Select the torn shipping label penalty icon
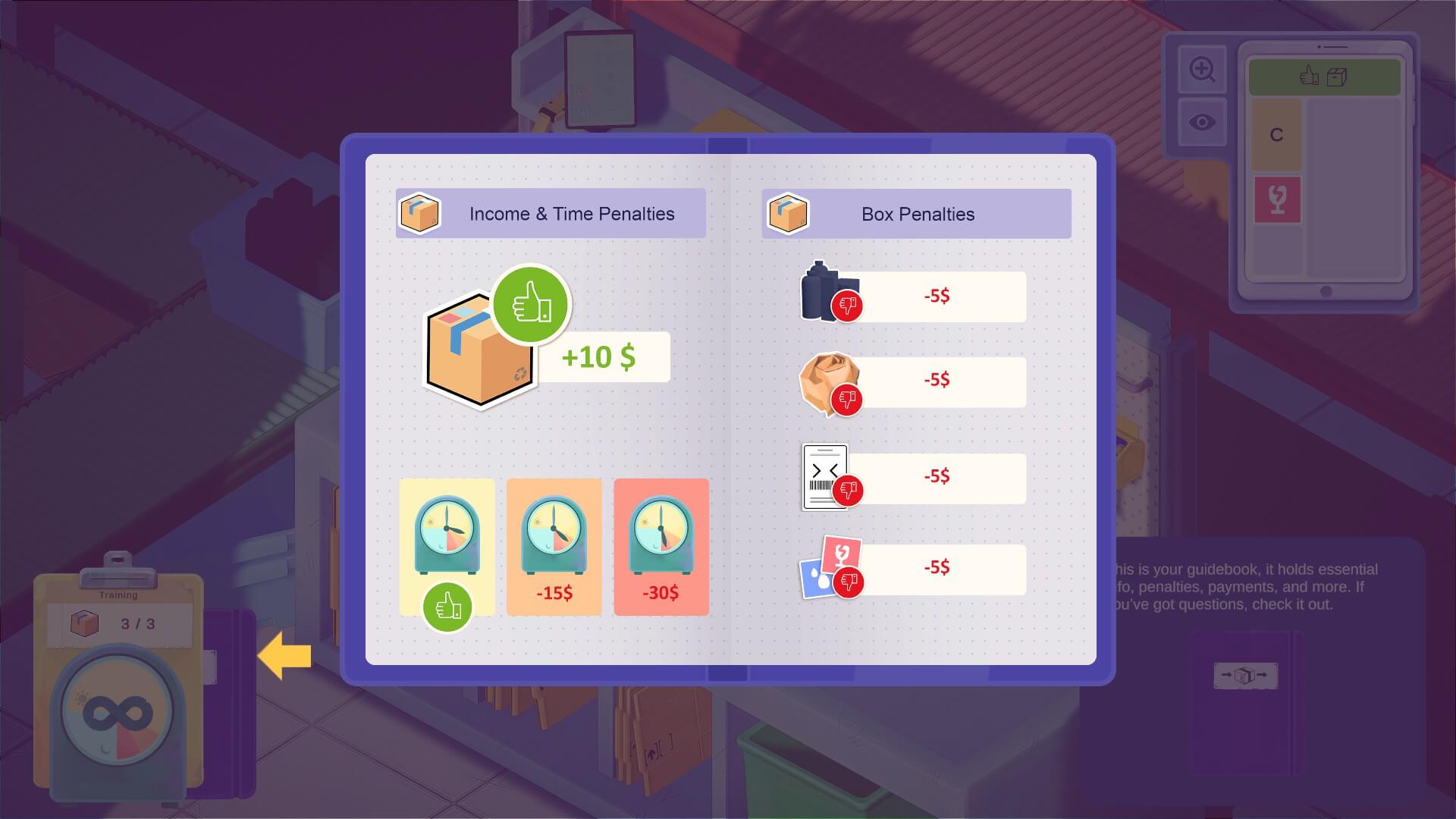This screenshot has width=1456, height=819. pyautogui.click(x=824, y=475)
